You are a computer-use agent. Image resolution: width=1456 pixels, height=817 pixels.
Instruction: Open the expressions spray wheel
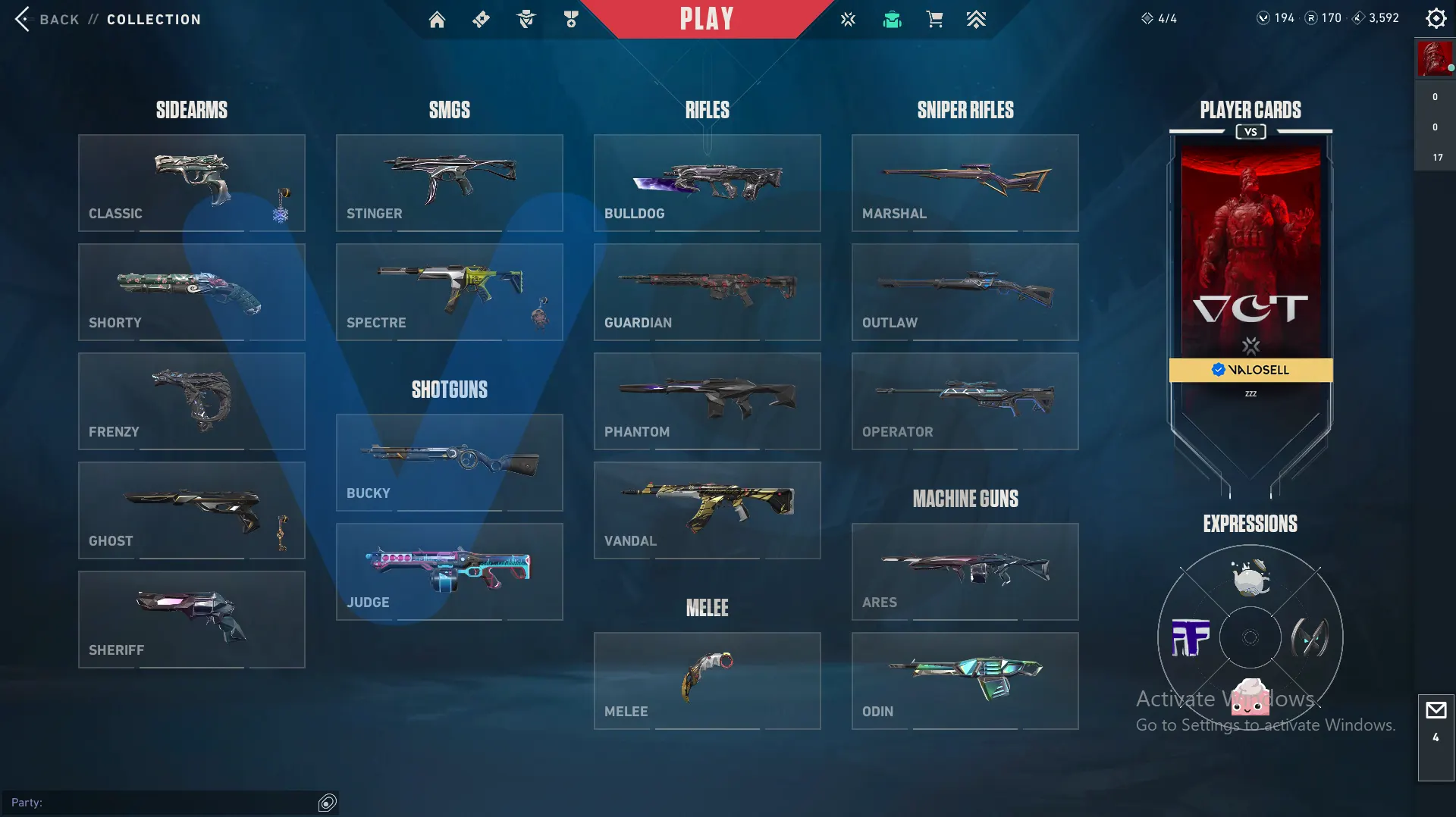coord(1250,637)
